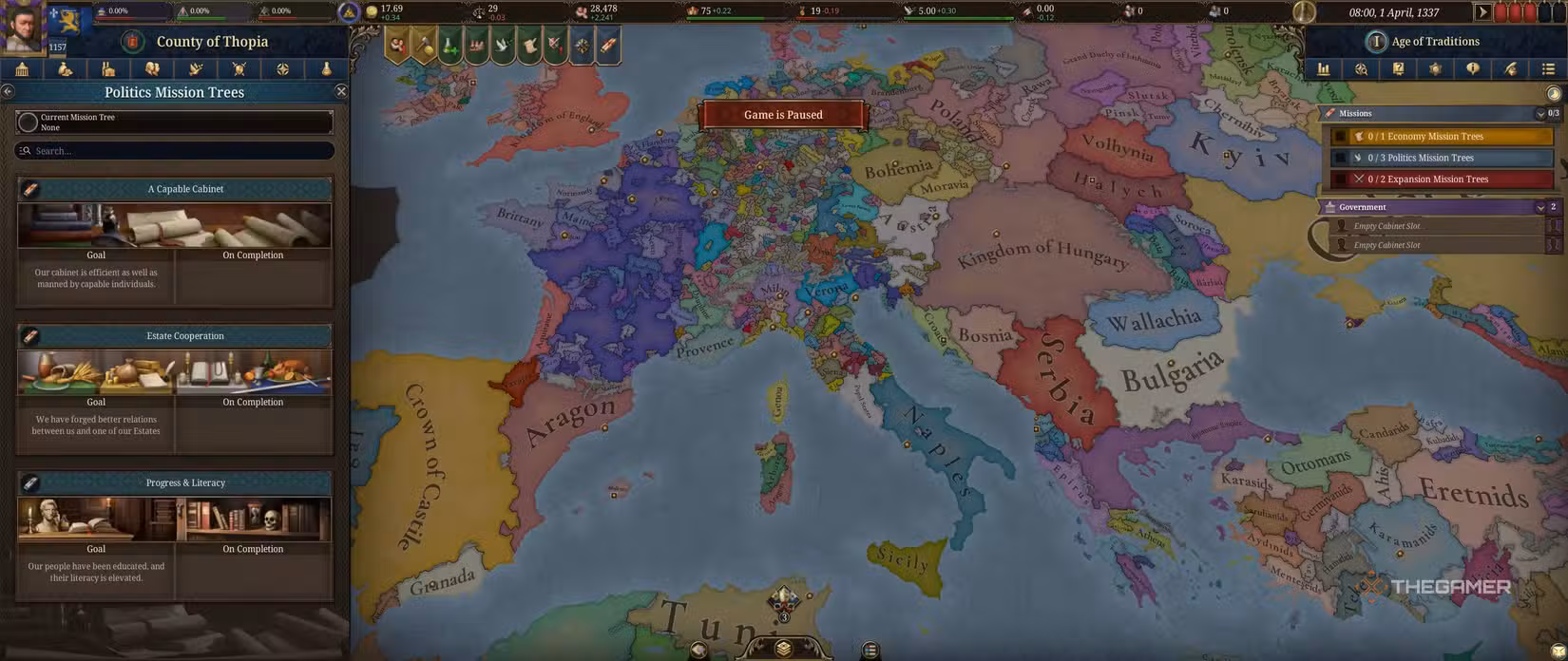Open the government building icon tab
The image size is (1568, 661).
coord(22,69)
